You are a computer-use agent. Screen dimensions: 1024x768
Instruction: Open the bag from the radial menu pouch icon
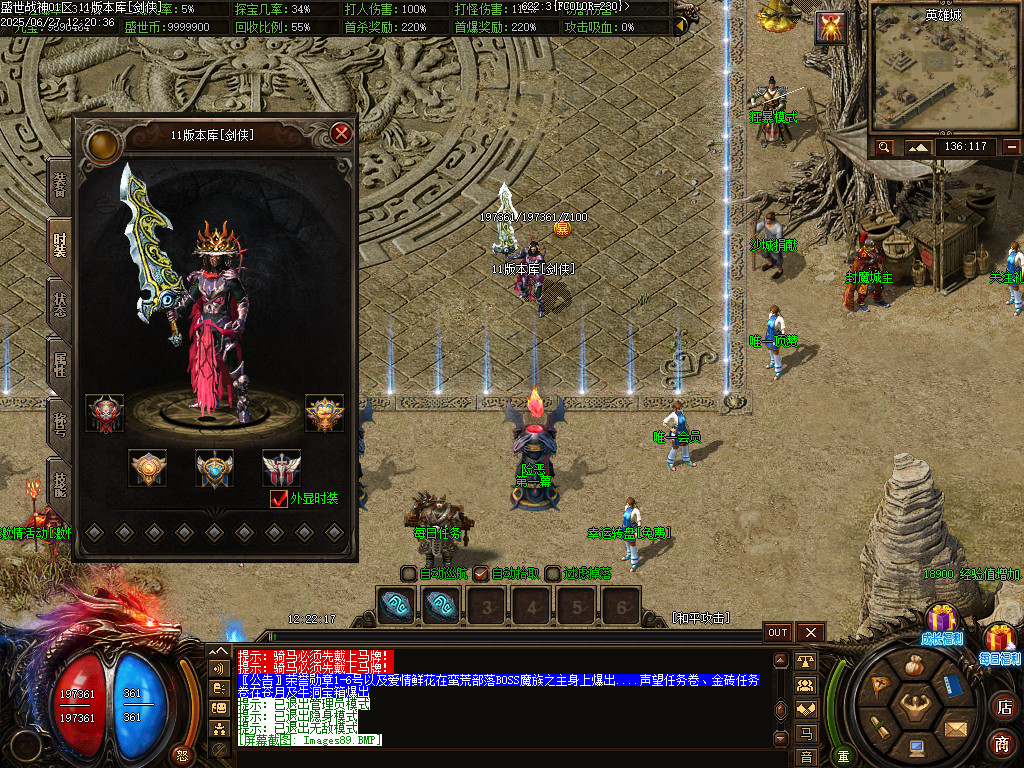913,666
